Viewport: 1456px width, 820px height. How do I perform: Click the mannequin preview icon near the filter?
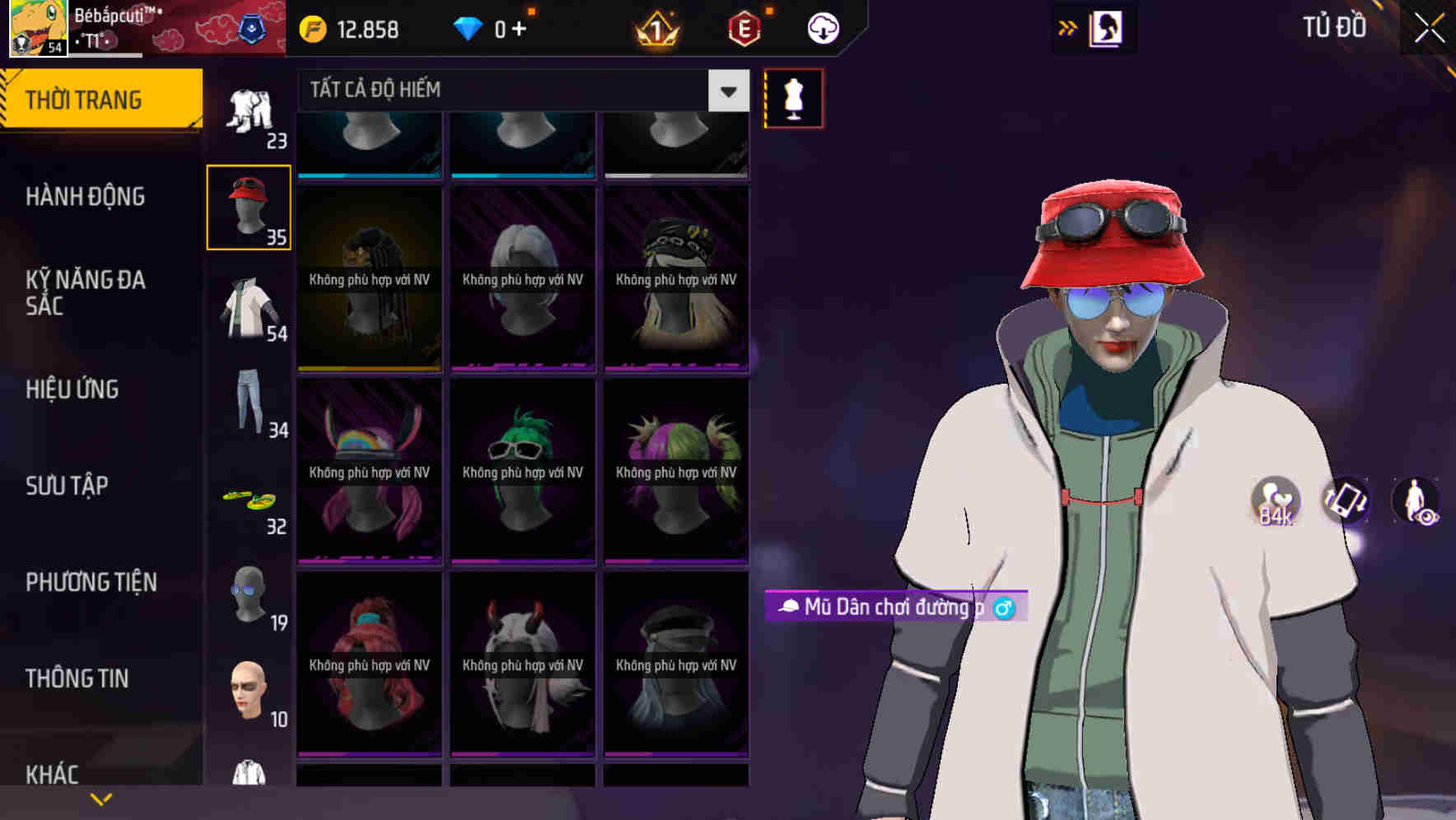793,97
